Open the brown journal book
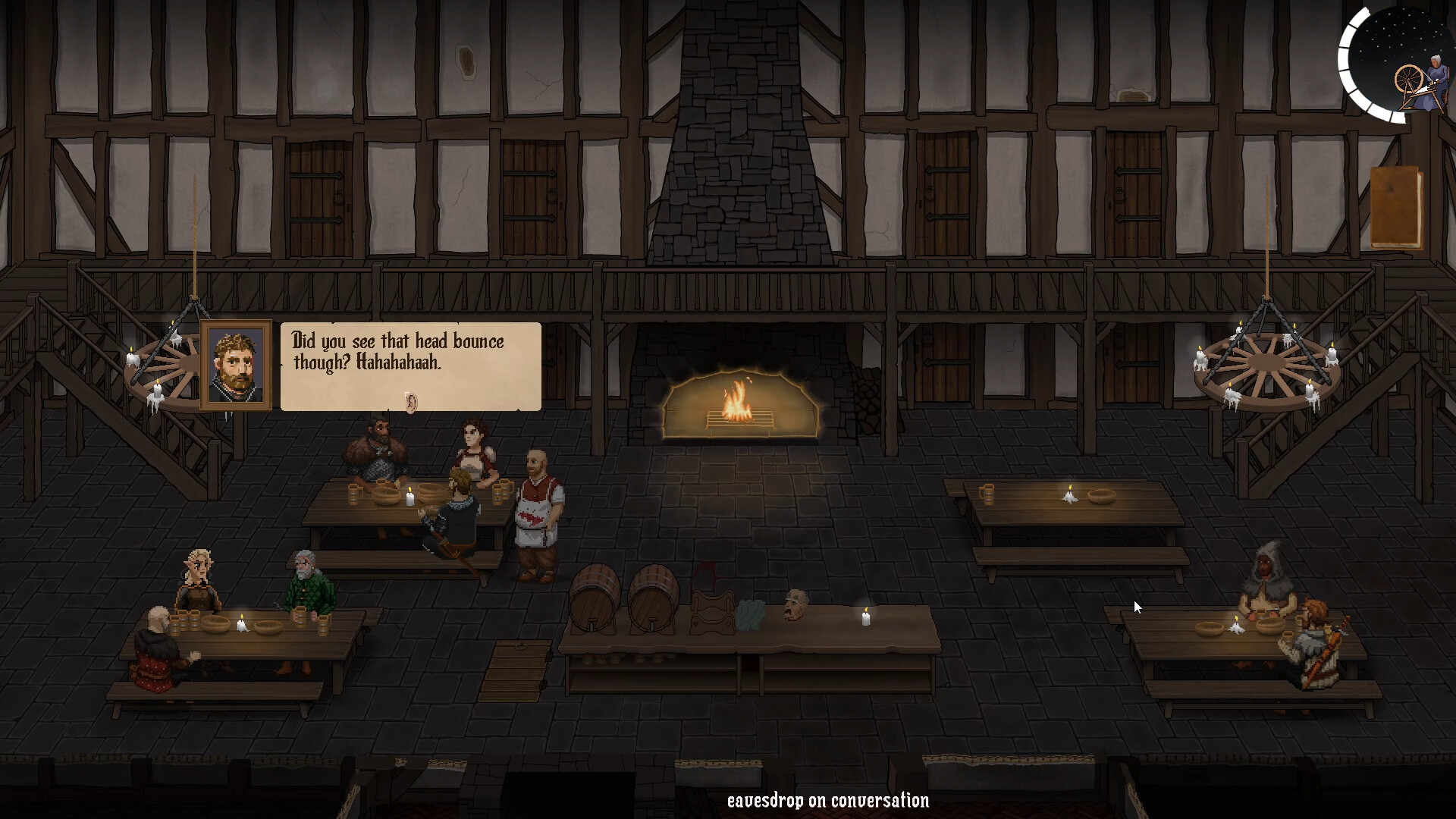This screenshot has width=1456, height=819. [x=1395, y=208]
